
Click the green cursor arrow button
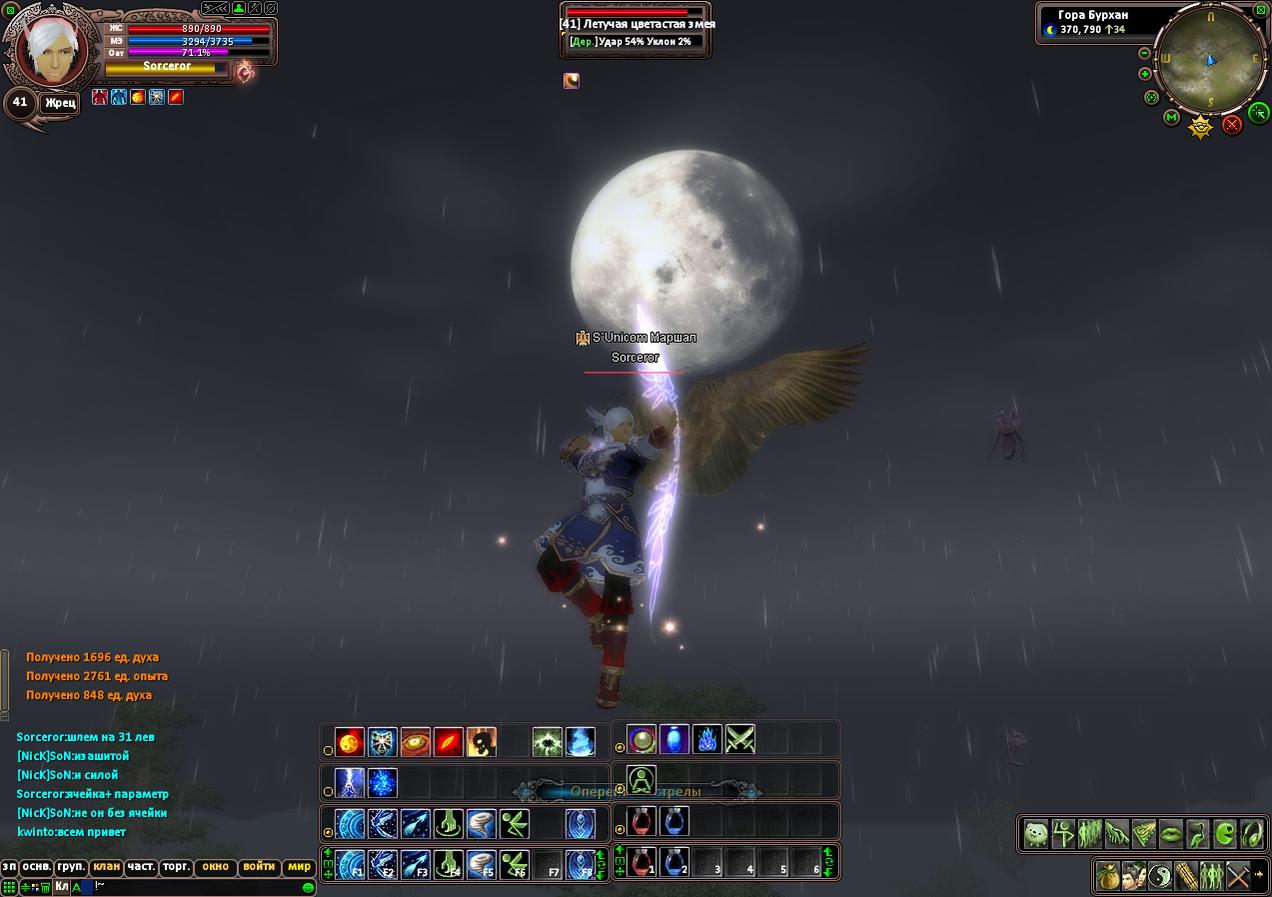(x=1259, y=112)
